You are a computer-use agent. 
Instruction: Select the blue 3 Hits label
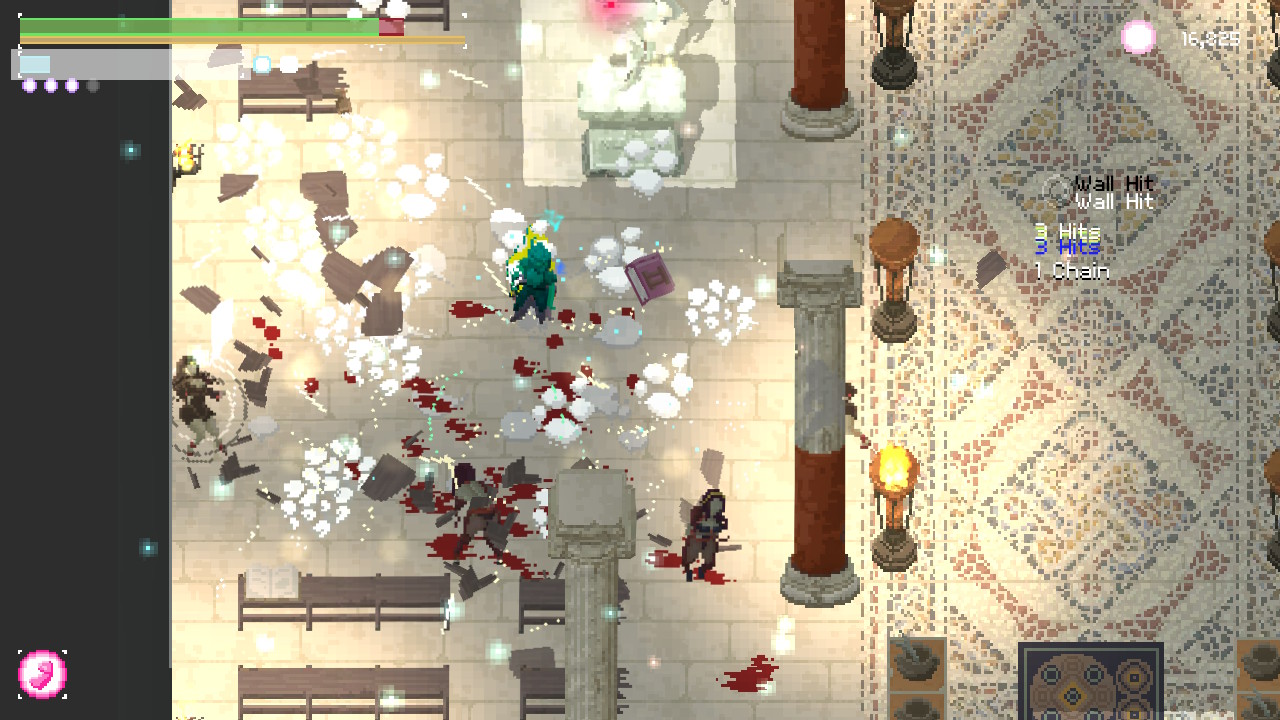(x=1068, y=246)
